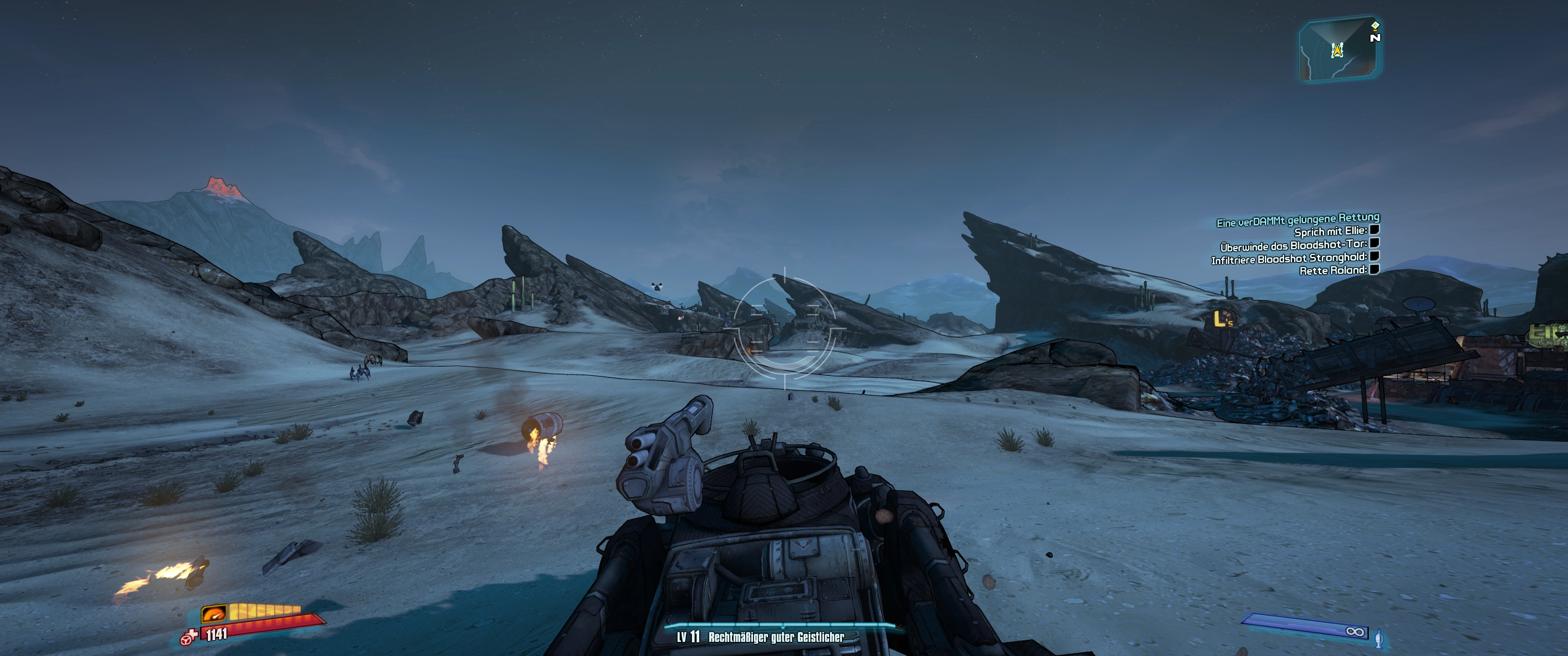The image size is (1568, 656).
Task: Select the quest title 'Eine verDAMMt gelungene Rettung'
Action: pyautogui.click(x=1298, y=220)
